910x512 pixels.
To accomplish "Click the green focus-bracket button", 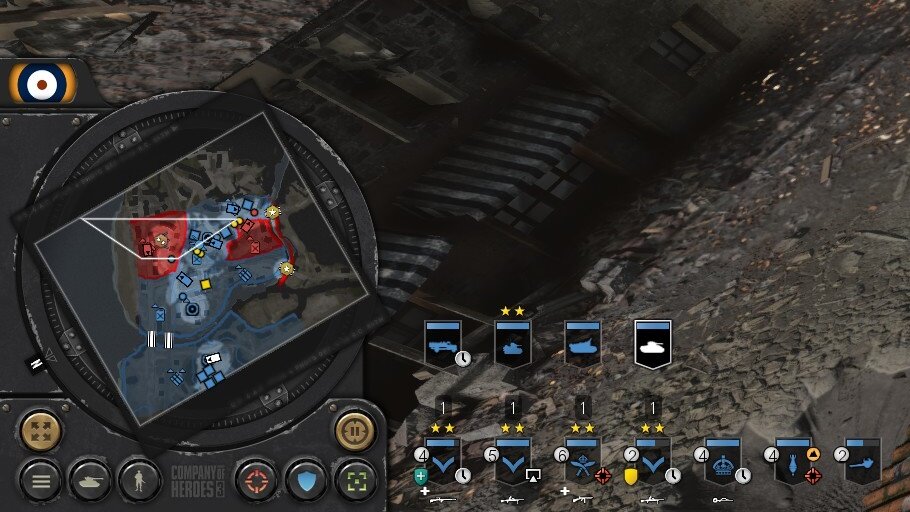I will click(x=355, y=481).
